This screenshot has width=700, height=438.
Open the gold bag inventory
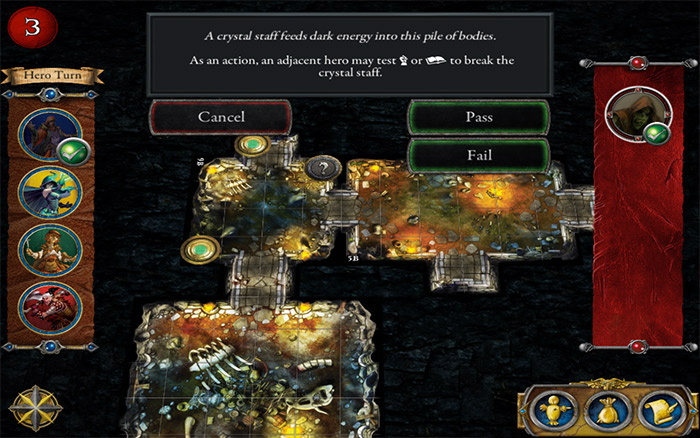pos(606,409)
